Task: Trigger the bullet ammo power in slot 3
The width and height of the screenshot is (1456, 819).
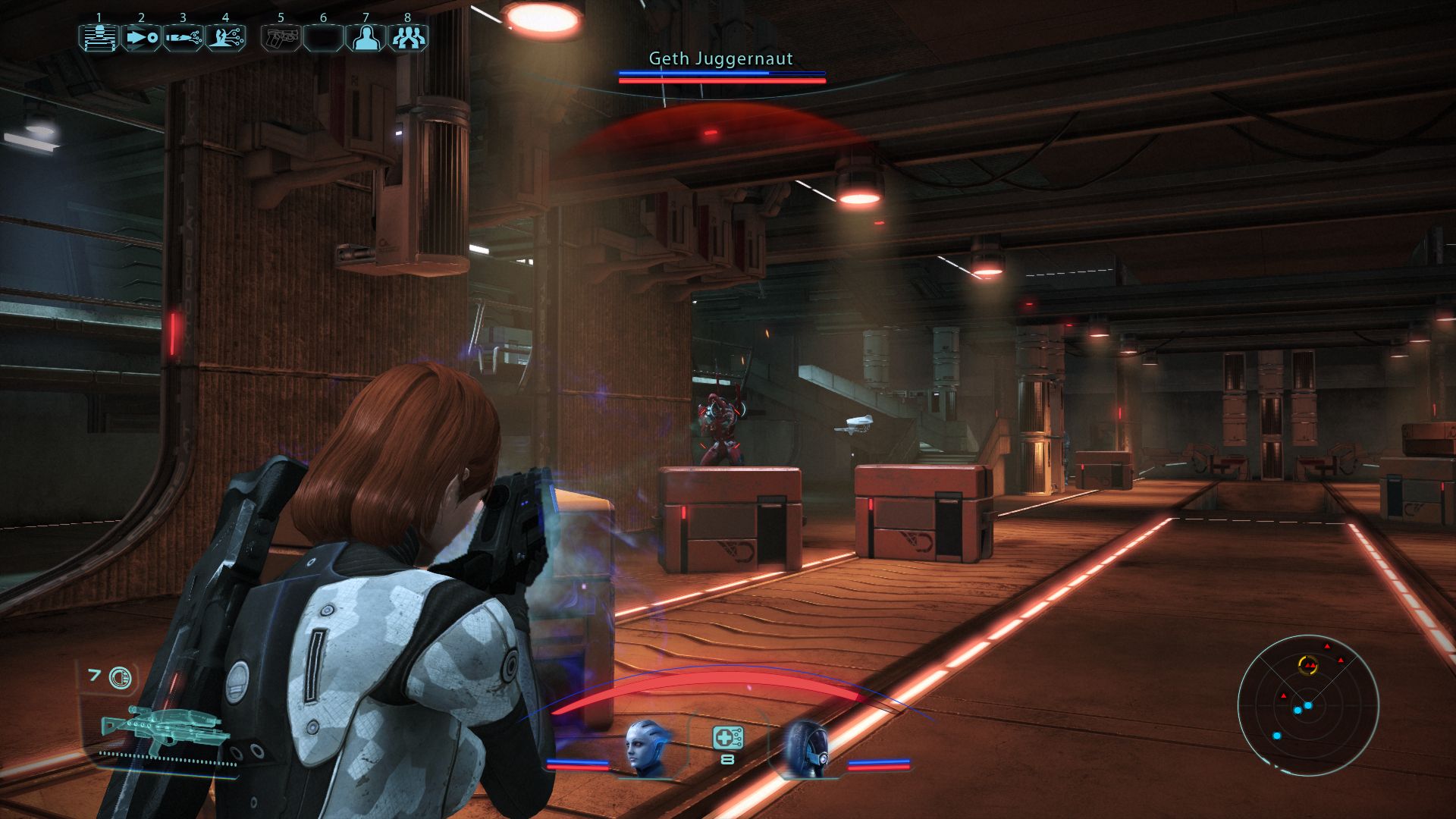Action: pyautogui.click(x=183, y=37)
